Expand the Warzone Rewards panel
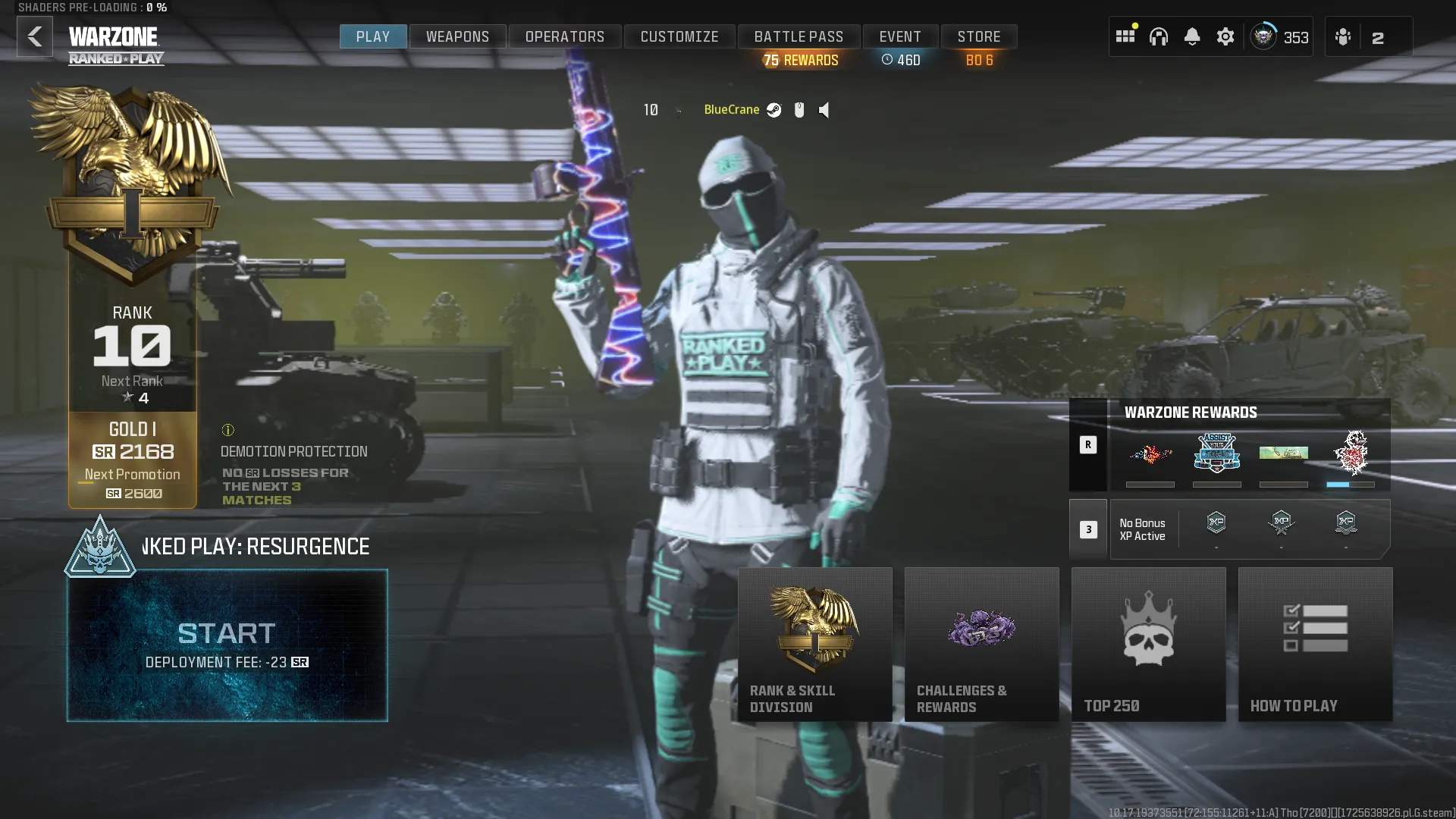This screenshot has width=1456, height=819. (x=1089, y=445)
